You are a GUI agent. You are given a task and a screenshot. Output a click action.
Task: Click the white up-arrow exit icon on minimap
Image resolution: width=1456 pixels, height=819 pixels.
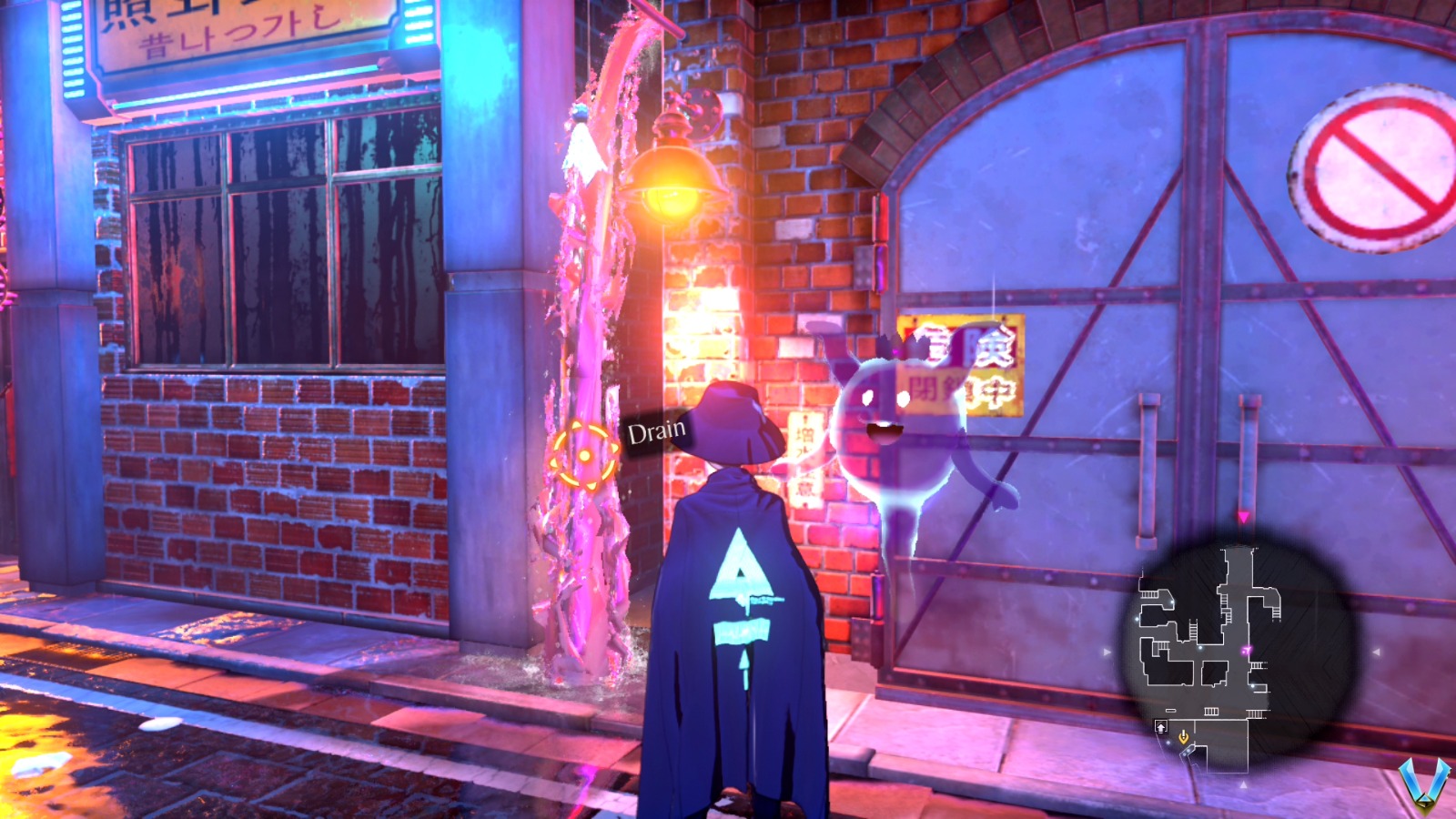point(1161,727)
